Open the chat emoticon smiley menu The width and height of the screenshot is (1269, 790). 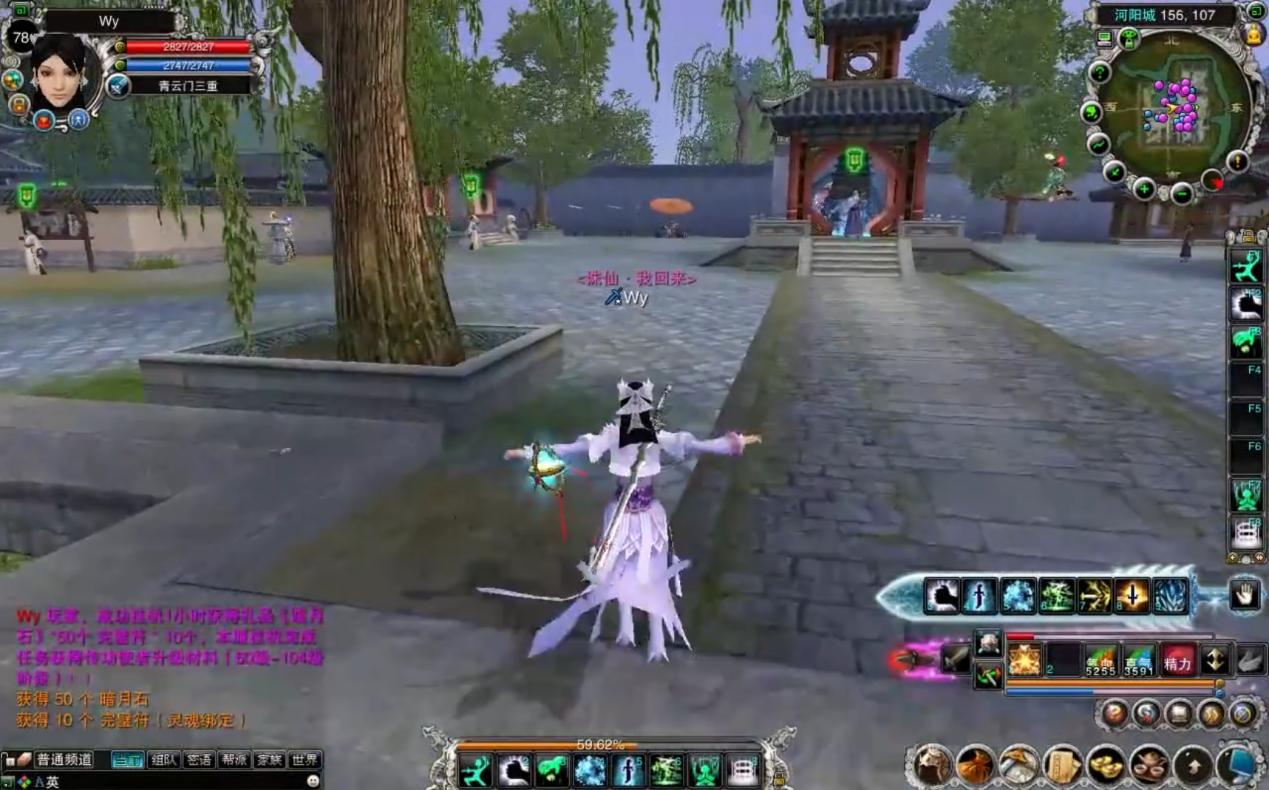point(313,781)
